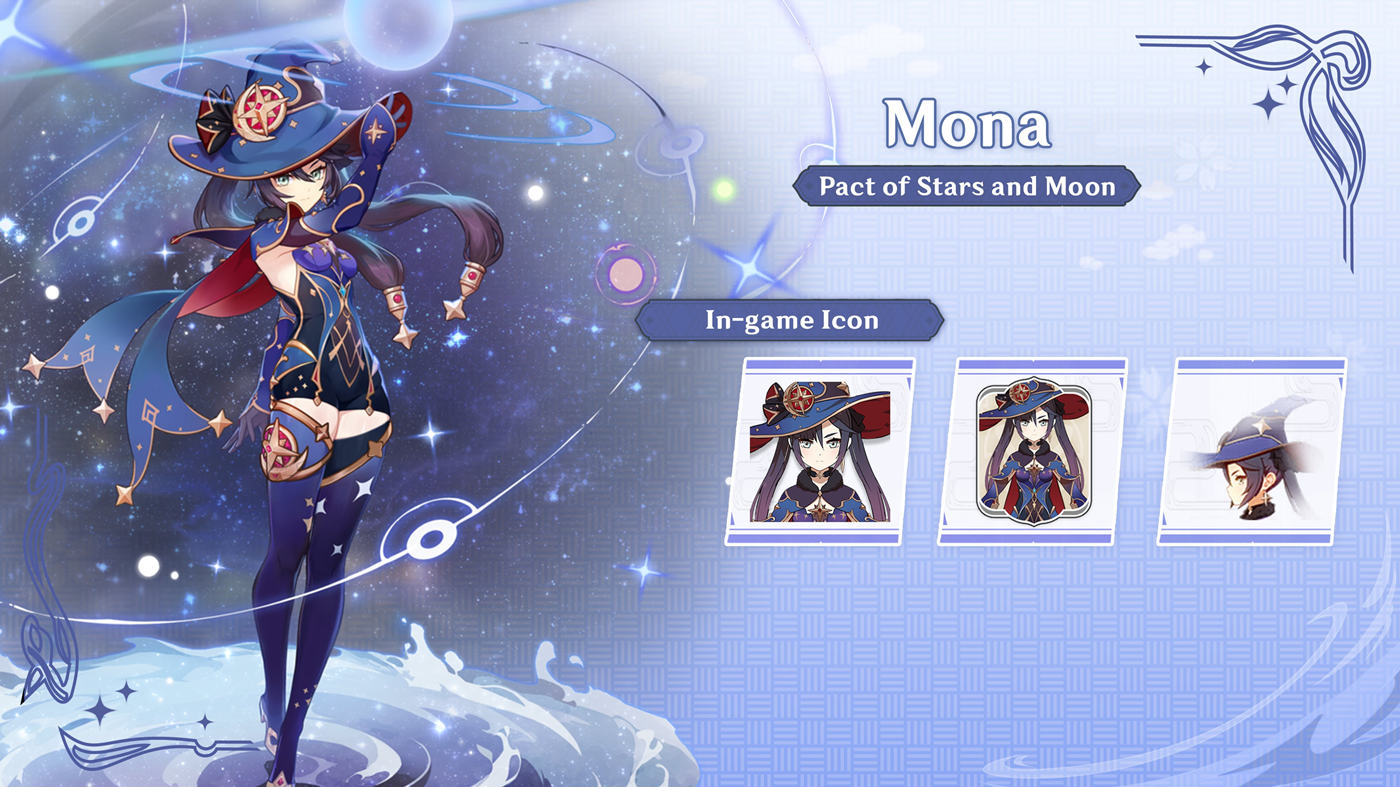Select Mona's front-facing portrait icon
This screenshot has width=1400, height=787.
coord(820,450)
